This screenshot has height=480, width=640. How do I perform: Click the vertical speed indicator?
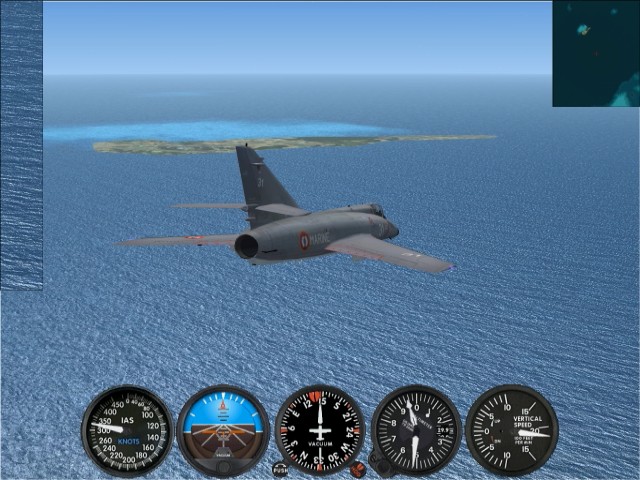pyautogui.click(x=512, y=430)
